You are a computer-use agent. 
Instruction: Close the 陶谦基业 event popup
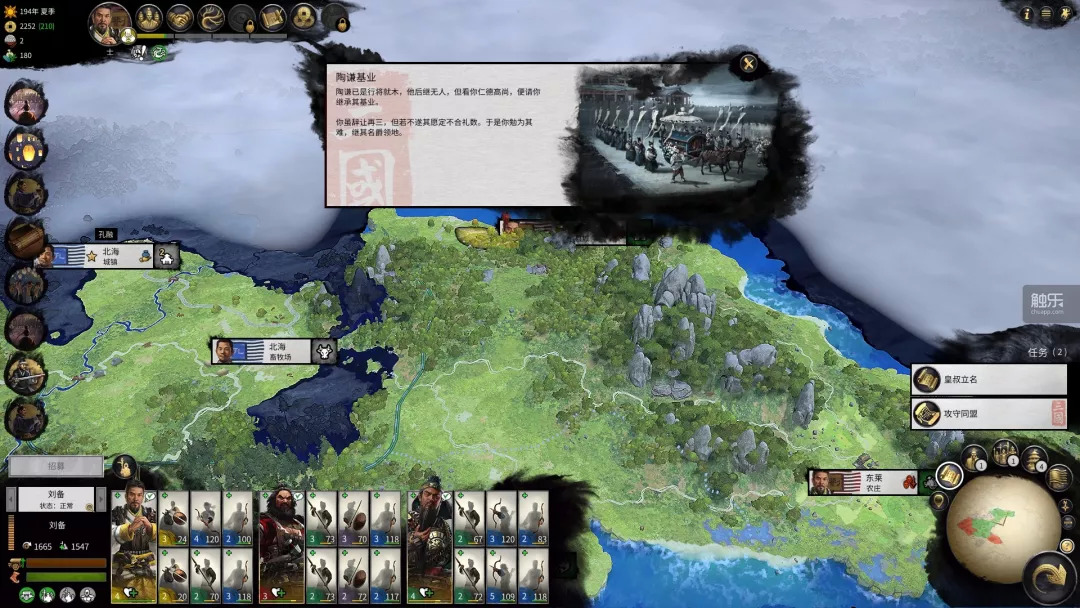[x=748, y=66]
